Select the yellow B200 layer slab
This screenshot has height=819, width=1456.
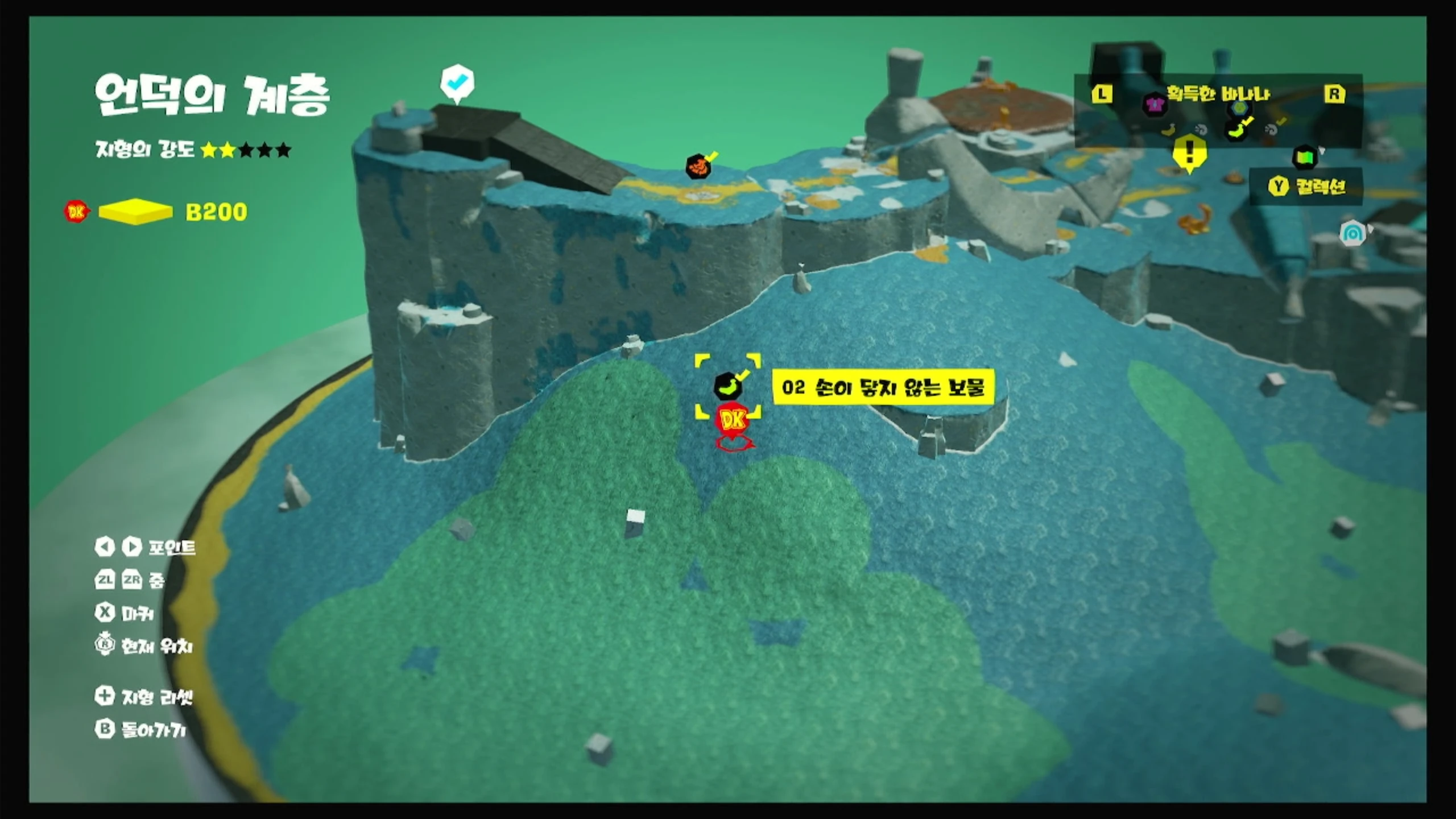135,212
